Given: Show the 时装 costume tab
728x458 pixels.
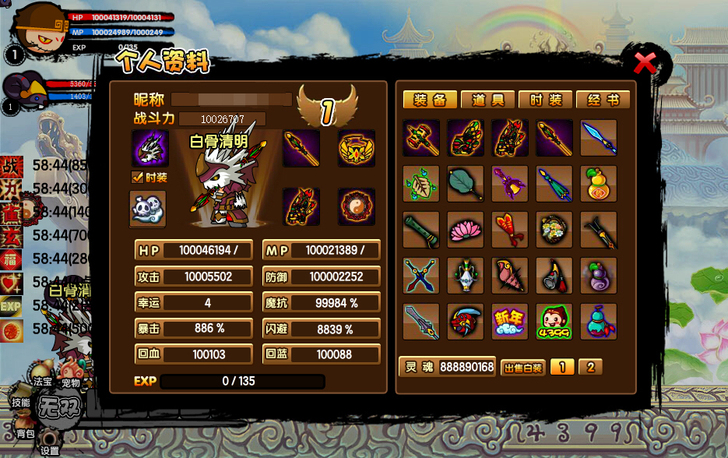Looking at the screenshot, I should 546,100.
